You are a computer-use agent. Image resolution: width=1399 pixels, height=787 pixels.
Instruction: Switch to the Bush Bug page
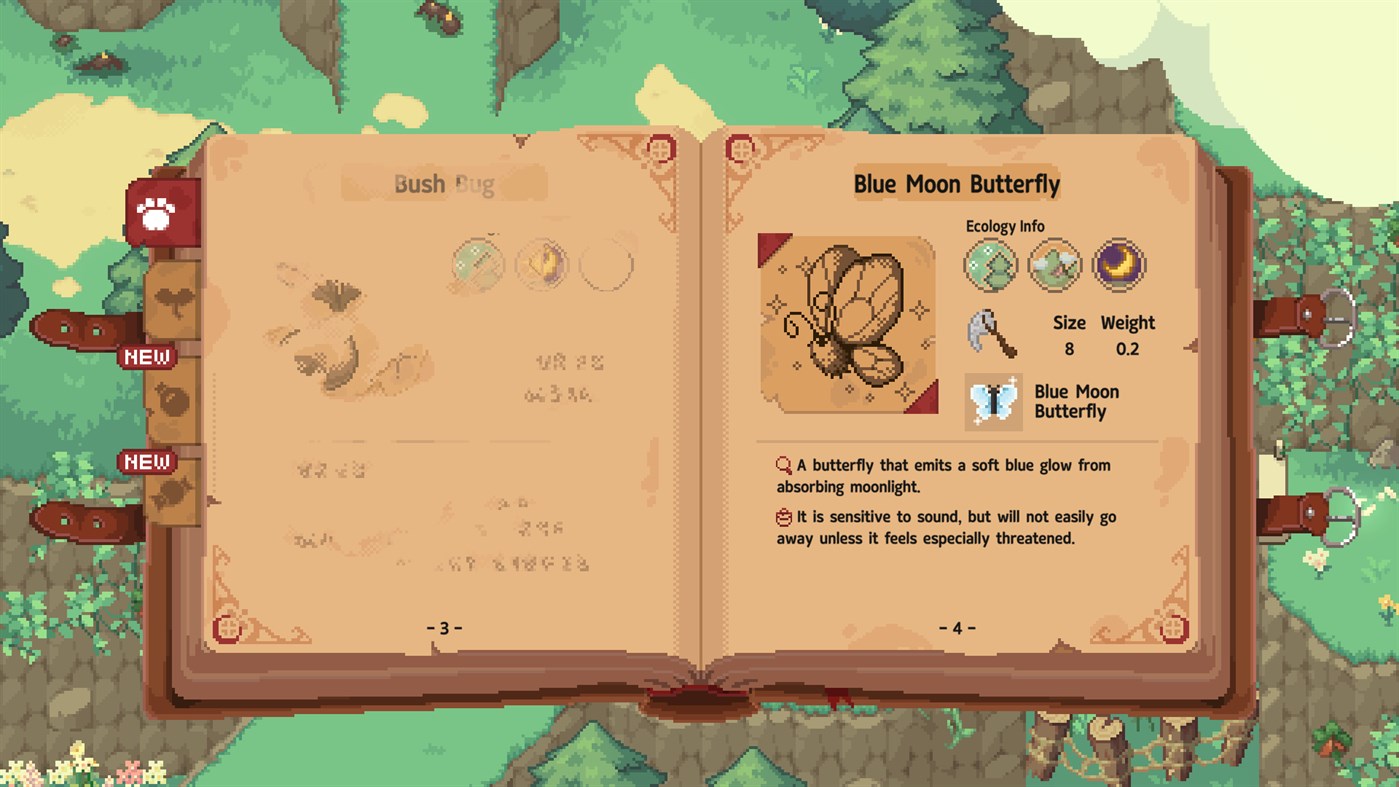[x=443, y=184]
